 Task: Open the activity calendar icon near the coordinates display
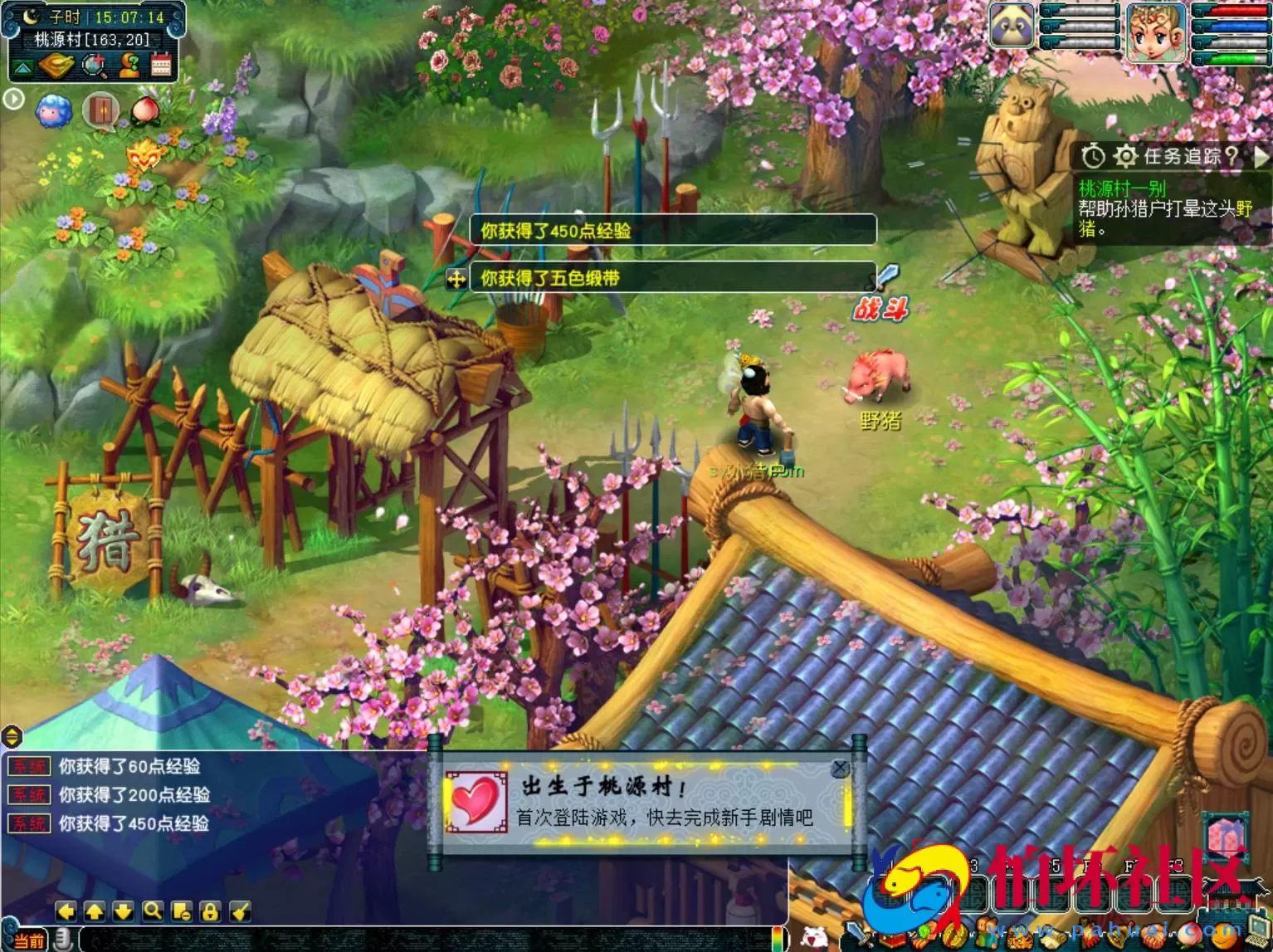pyautogui.click(x=162, y=65)
